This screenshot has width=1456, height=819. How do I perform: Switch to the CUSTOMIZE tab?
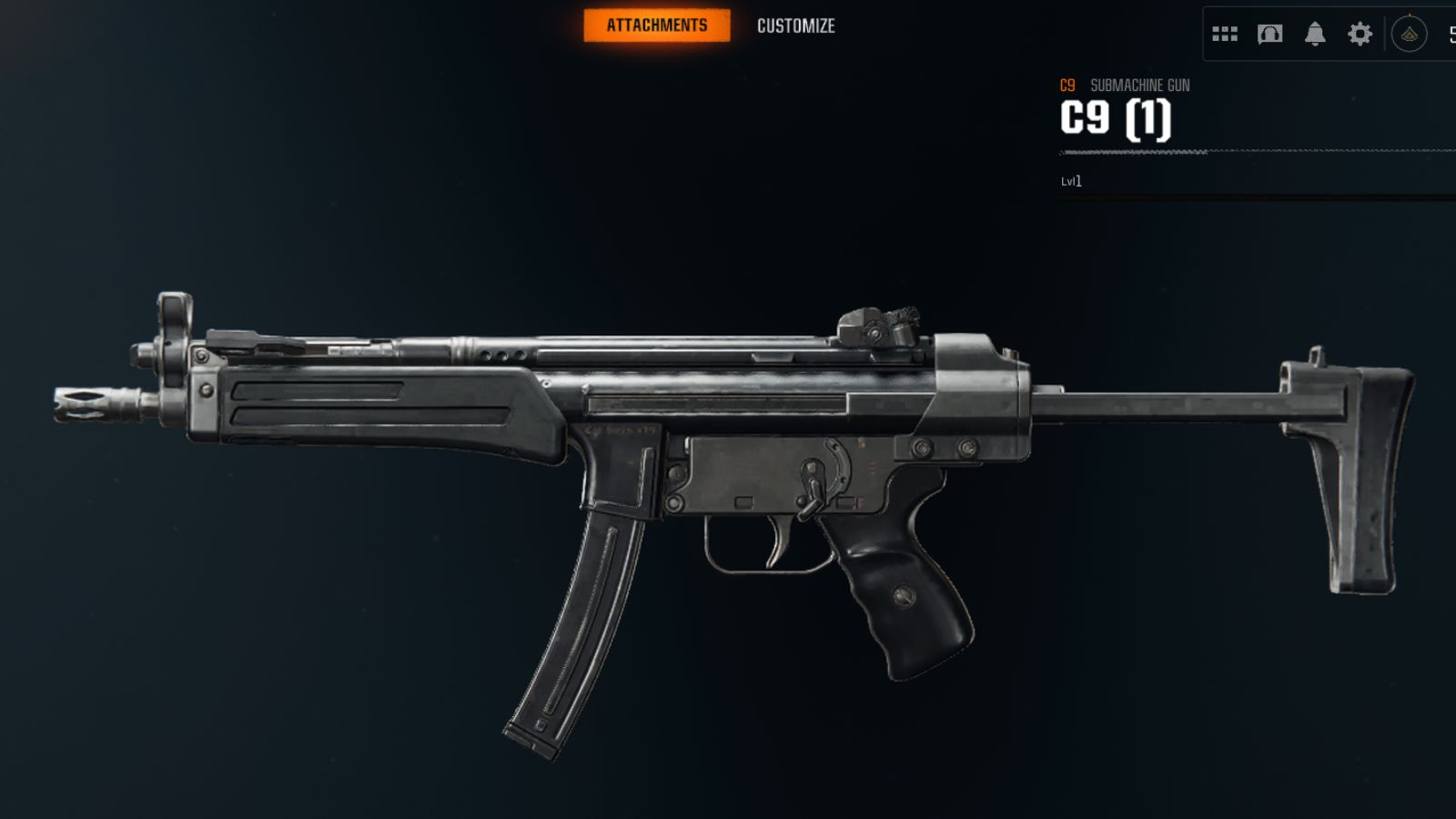794,25
